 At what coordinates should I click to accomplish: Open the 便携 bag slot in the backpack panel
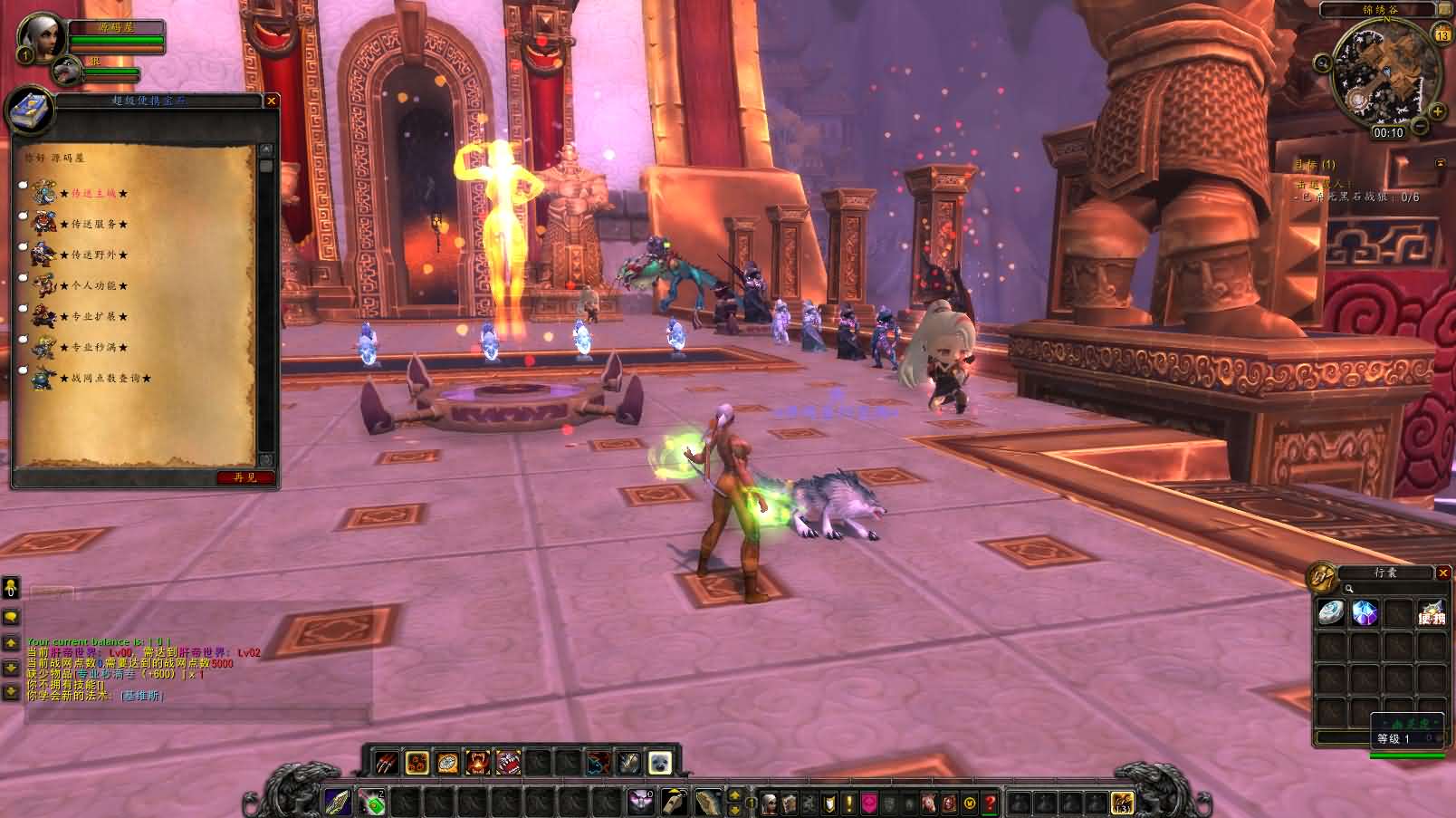point(1432,613)
